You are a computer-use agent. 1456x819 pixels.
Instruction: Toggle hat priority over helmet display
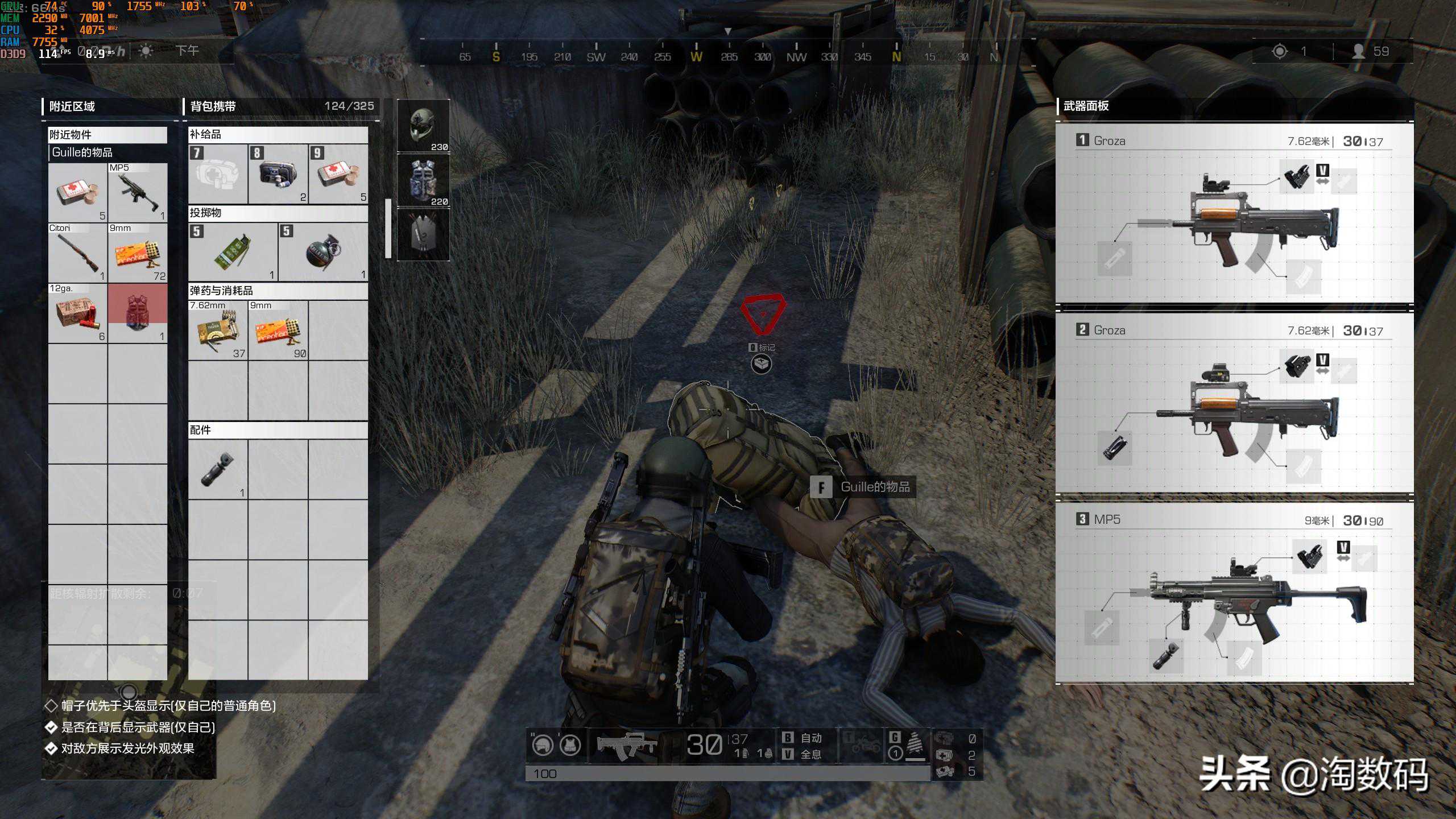click(x=51, y=706)
